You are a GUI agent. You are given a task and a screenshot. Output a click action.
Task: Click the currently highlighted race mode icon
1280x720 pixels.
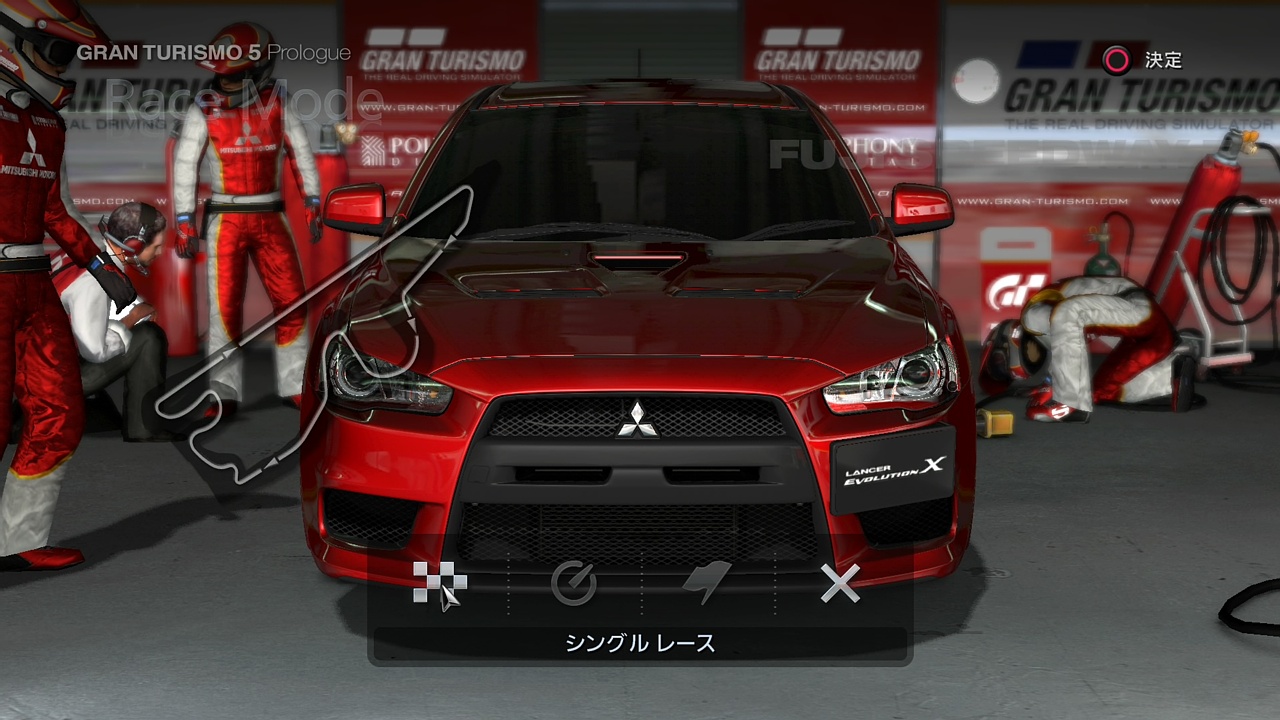point(440,583)
